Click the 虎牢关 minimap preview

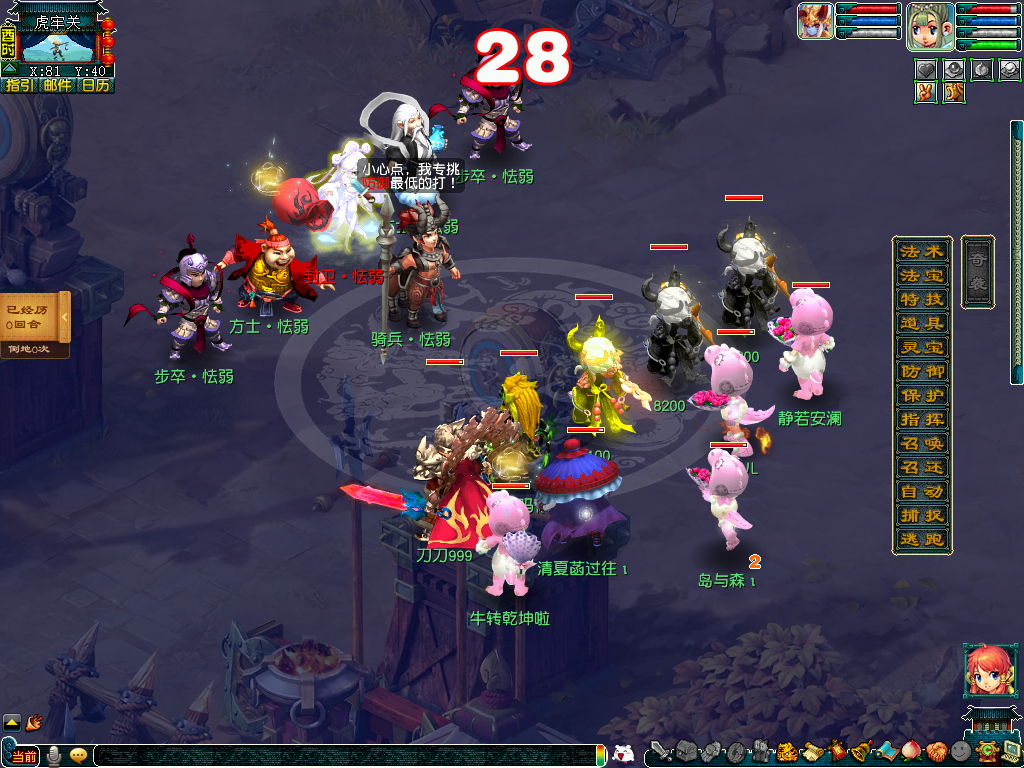pyautogui.click(x=58, y=46)
